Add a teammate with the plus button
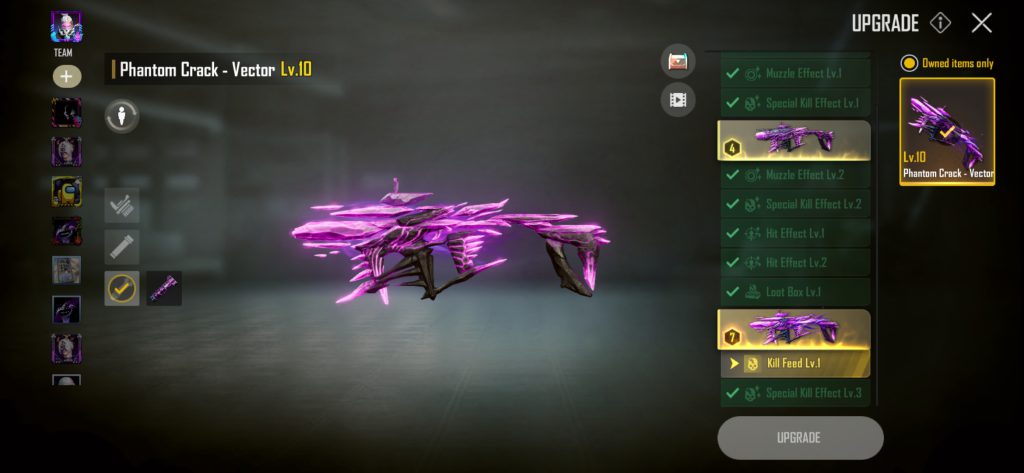The width and height of the screenshot is (1024, 473). click(x=66, y=77)
